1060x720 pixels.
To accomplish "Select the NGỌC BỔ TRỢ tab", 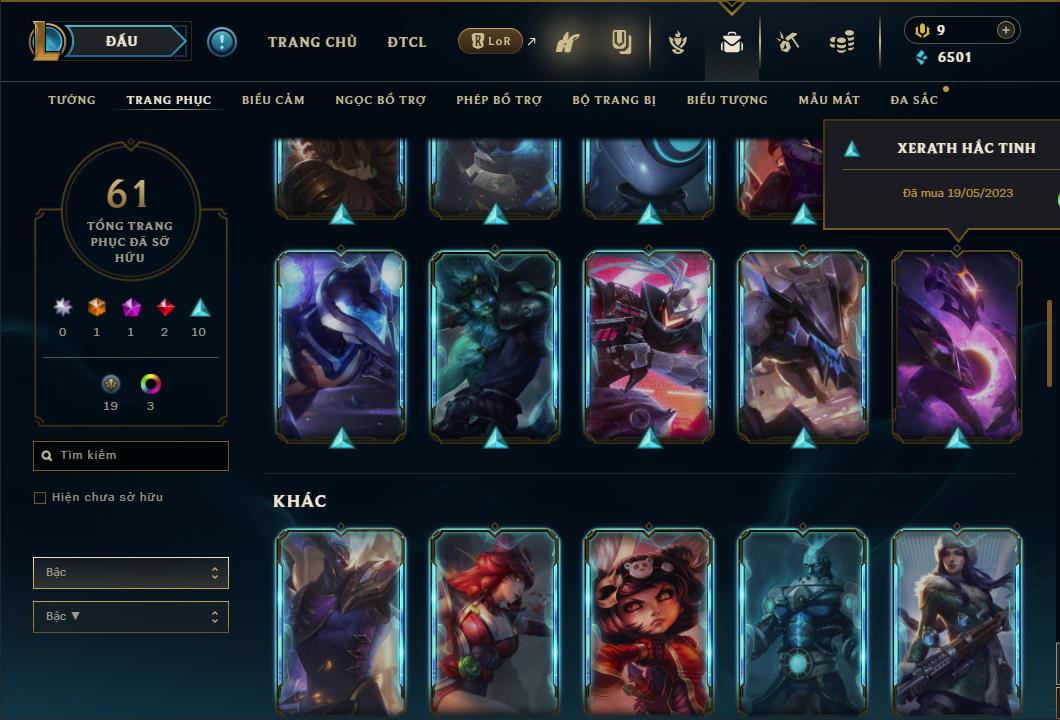I will tap(380, 100).
